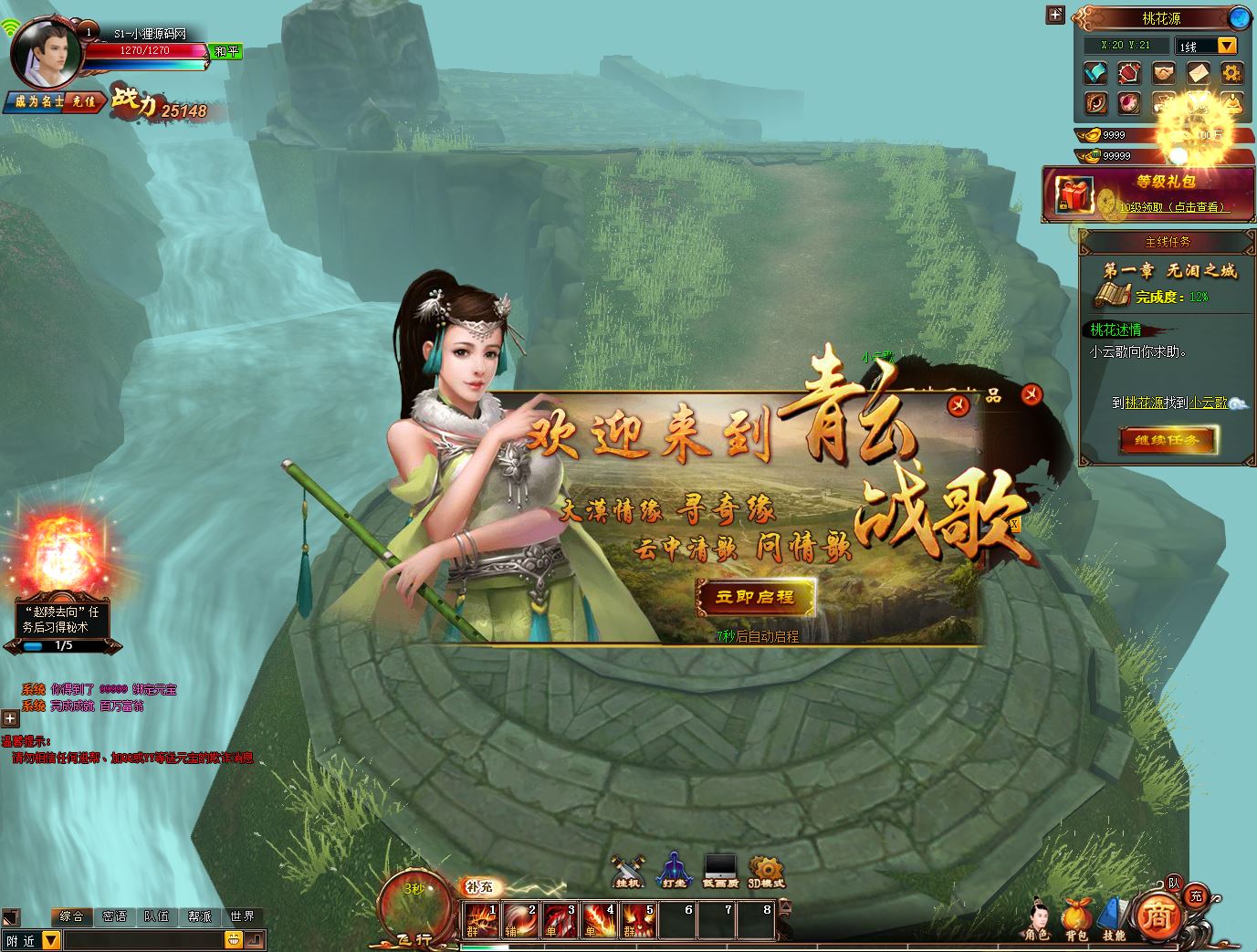Switch to 低画质 low graphics mode
The width and height of the screenshot is (1257, 952).
click(720, 871)
